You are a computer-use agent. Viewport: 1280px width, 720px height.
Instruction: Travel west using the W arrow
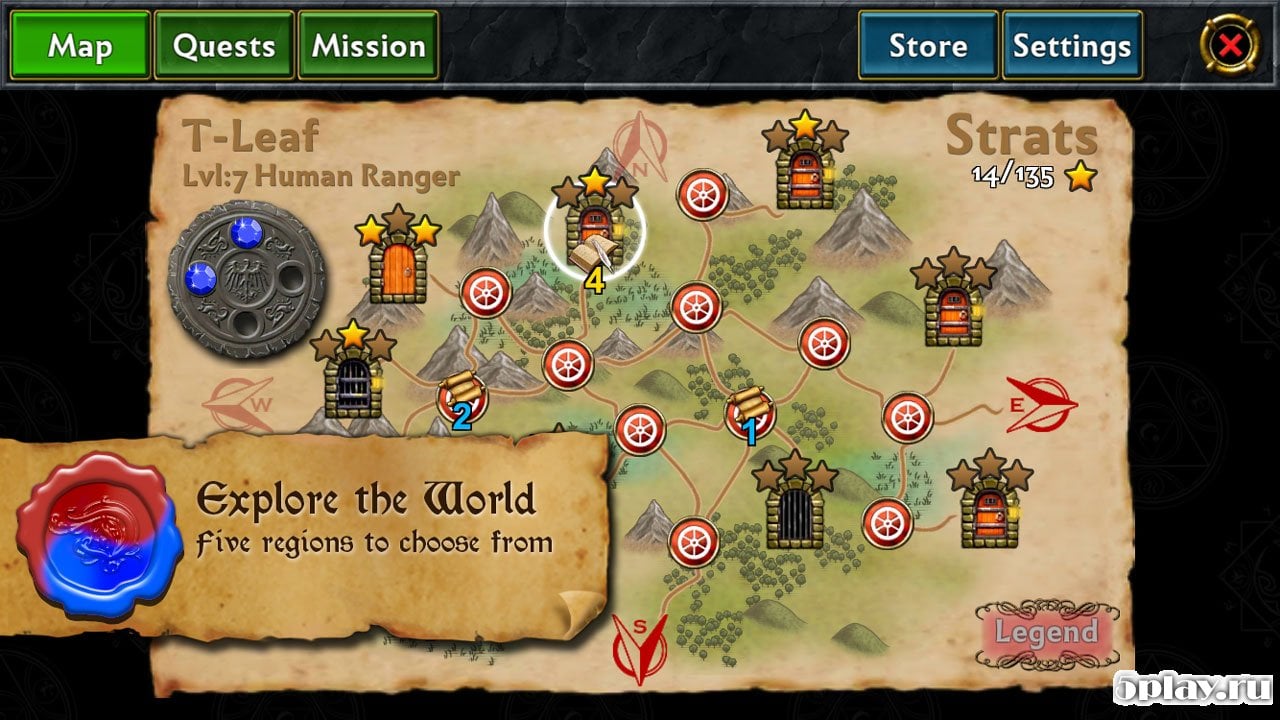pyautogui.click(x=238, y=404)
